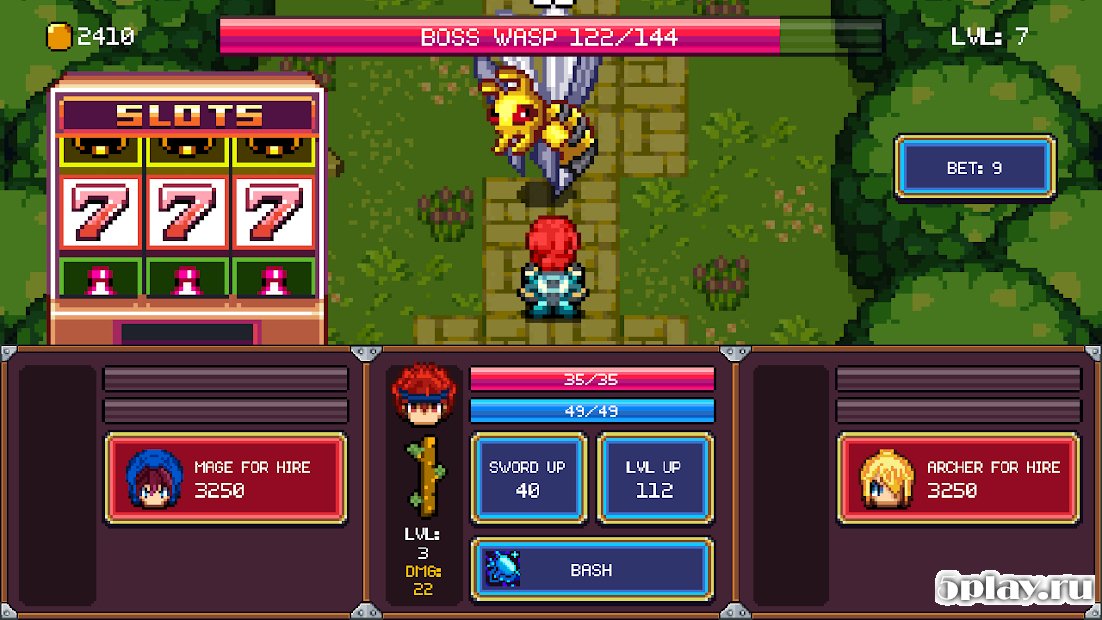The height and width of the screenshot is (620, 1102).
Task: Buy the Sword Up upgrade
Action: pyautogui.click(x=527, y=478)
